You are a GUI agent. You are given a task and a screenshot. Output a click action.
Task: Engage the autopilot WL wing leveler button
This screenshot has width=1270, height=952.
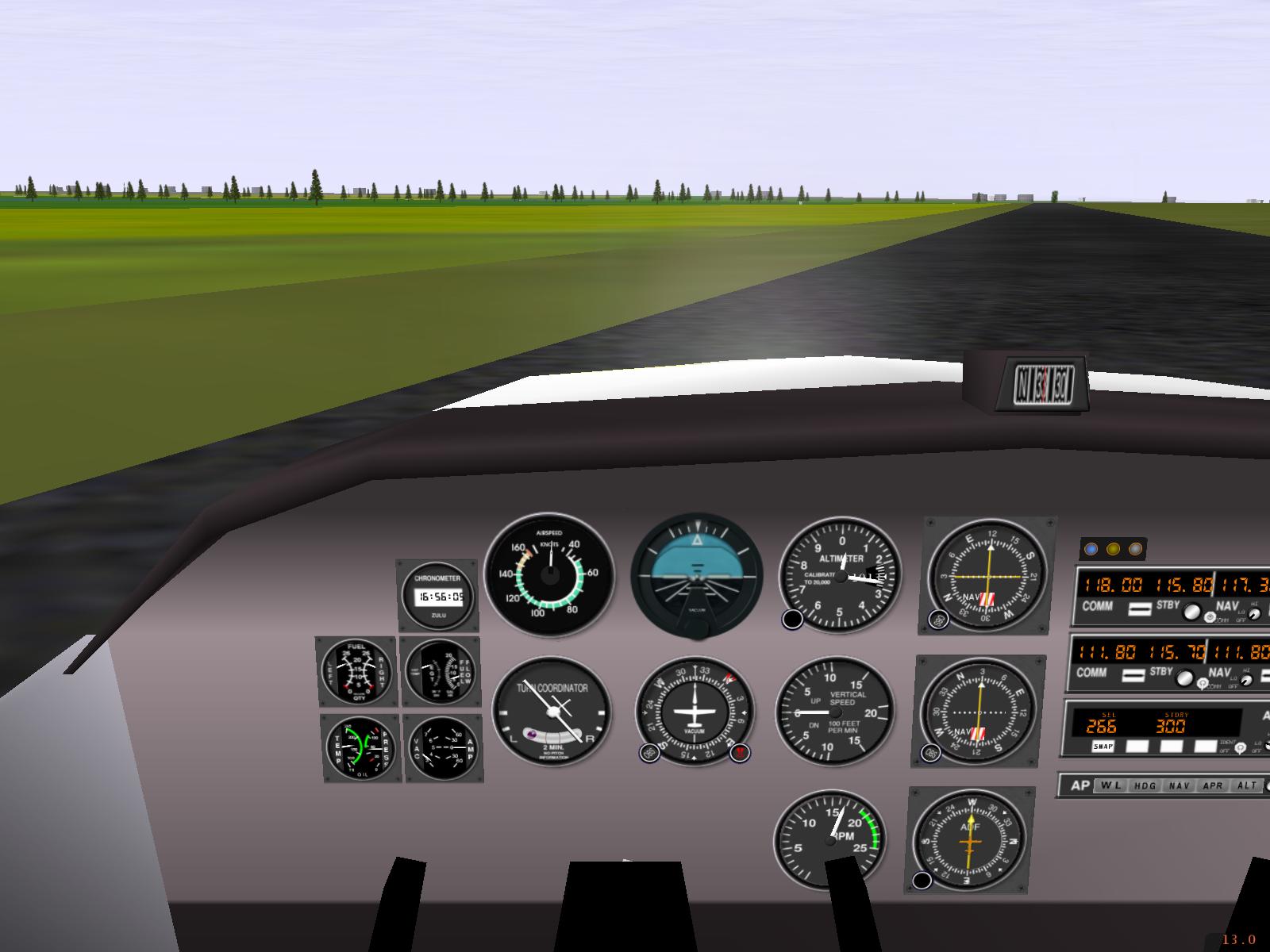[x=1110, y=785]
